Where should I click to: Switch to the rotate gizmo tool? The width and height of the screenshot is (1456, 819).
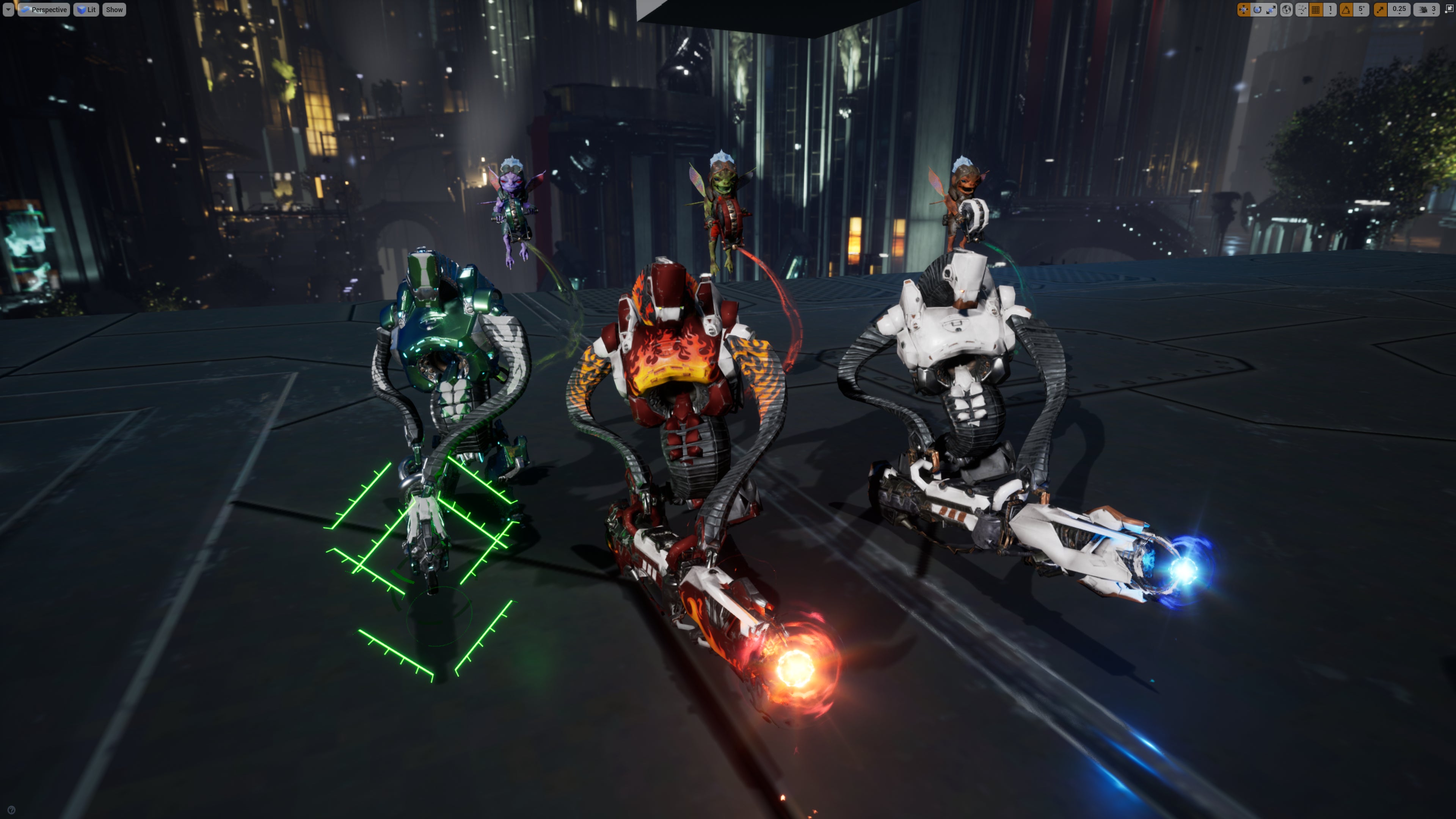click(x=1257, y=9)
